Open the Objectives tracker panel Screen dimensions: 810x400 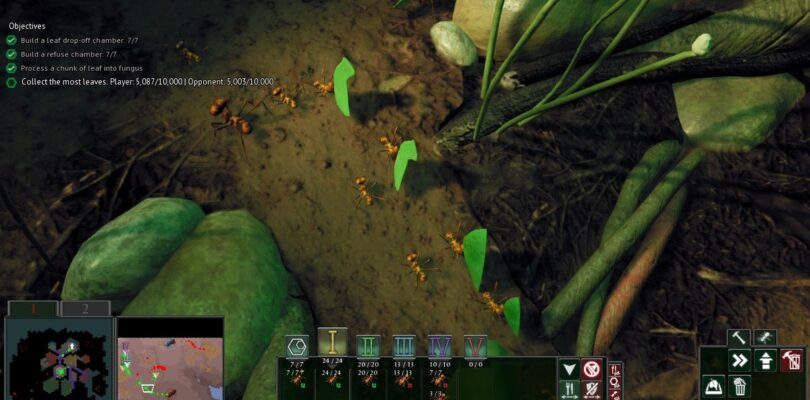pos(28,27)
